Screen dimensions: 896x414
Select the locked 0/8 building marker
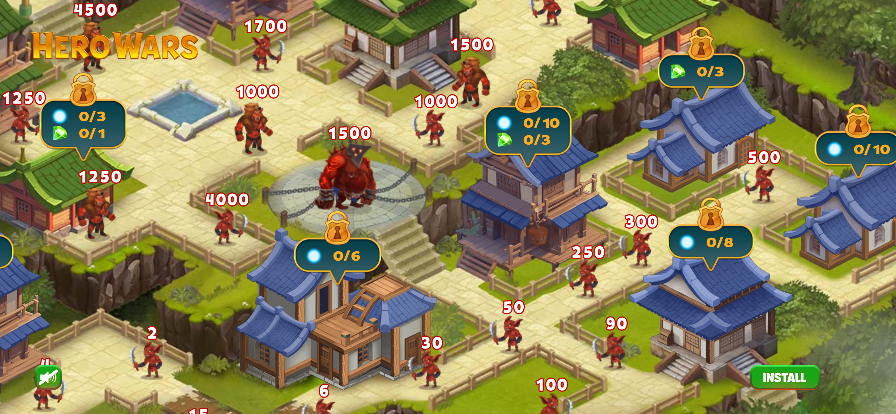[710, 241]
